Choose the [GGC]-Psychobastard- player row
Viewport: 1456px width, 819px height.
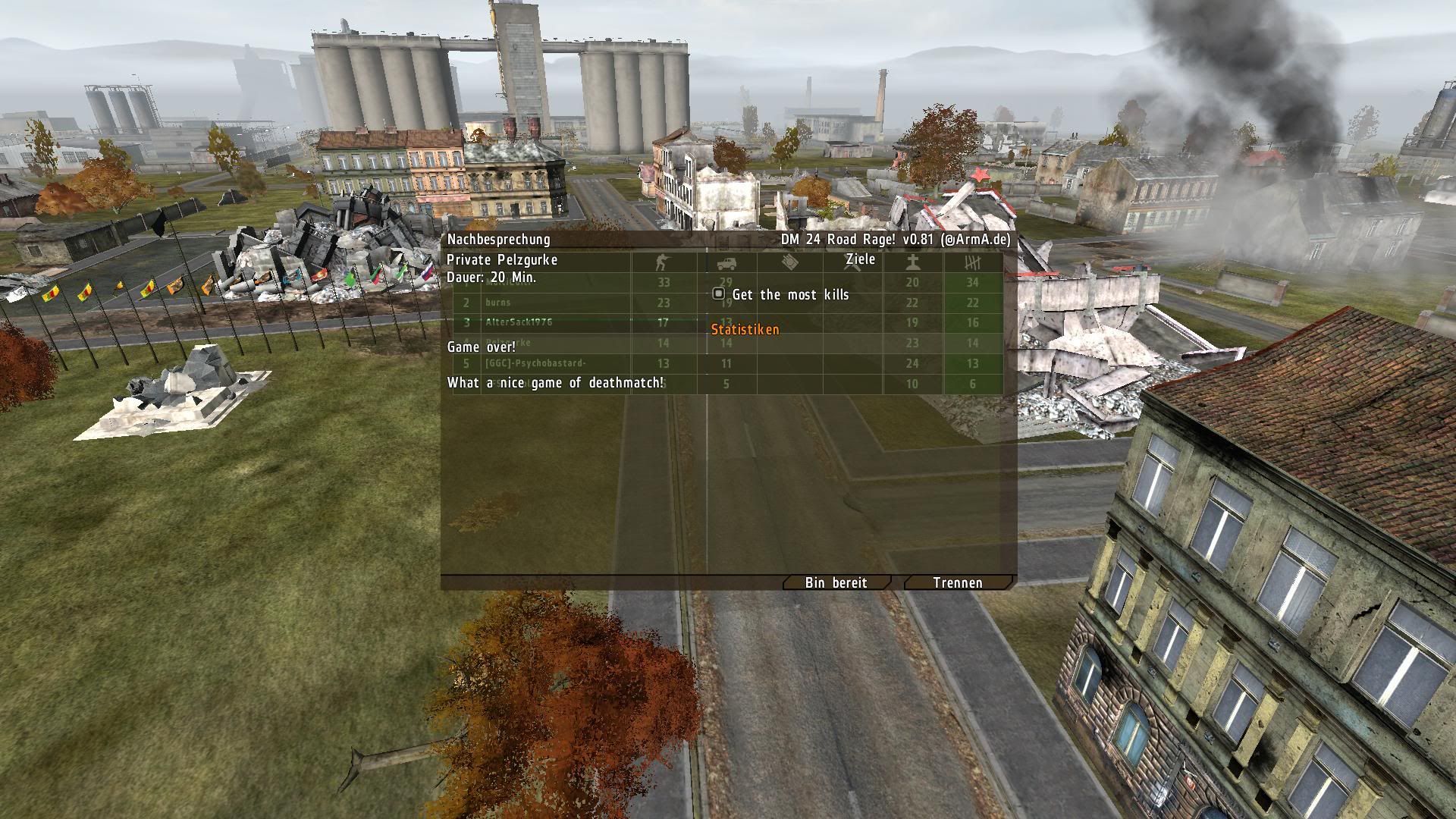tap(535, 363)
